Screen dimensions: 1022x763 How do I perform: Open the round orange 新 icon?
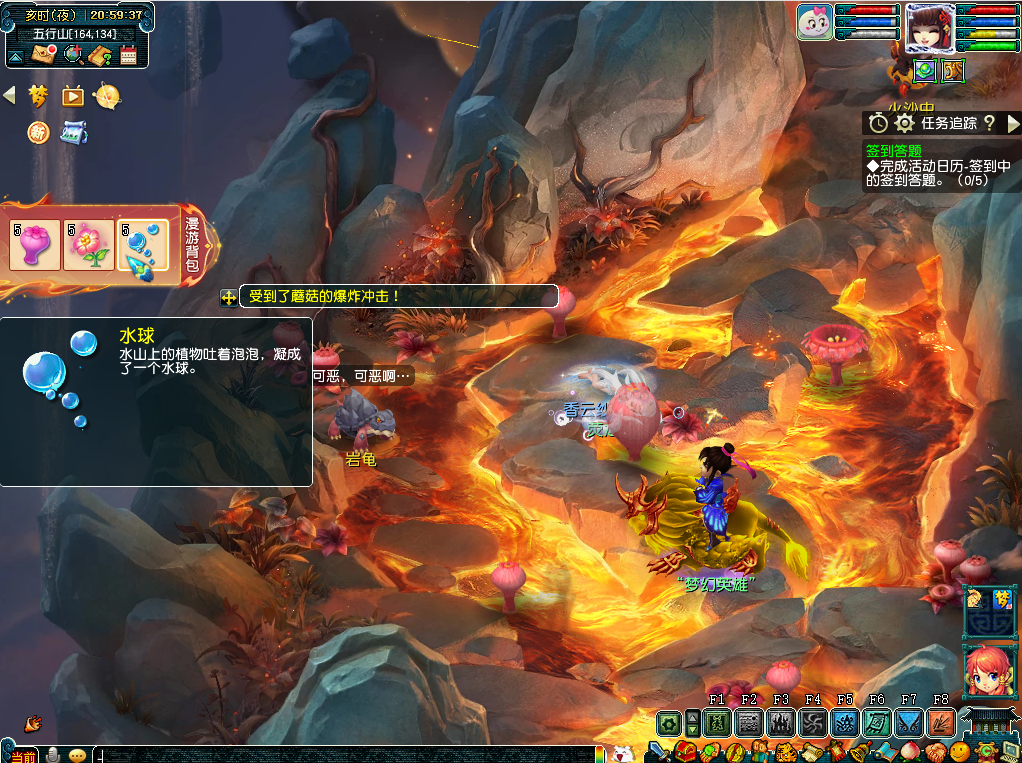(38, 132)
